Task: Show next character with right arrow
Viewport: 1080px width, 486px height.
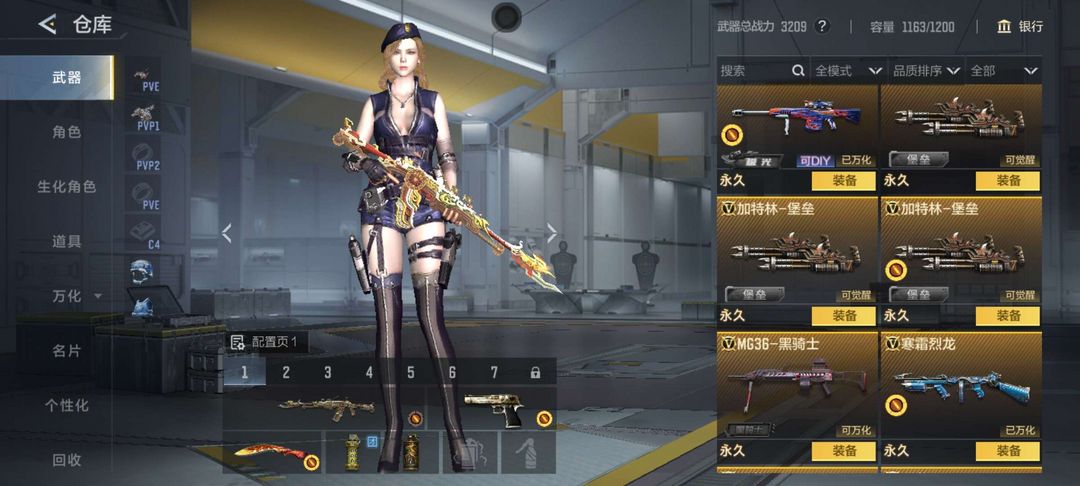Action: coord(551,233)
